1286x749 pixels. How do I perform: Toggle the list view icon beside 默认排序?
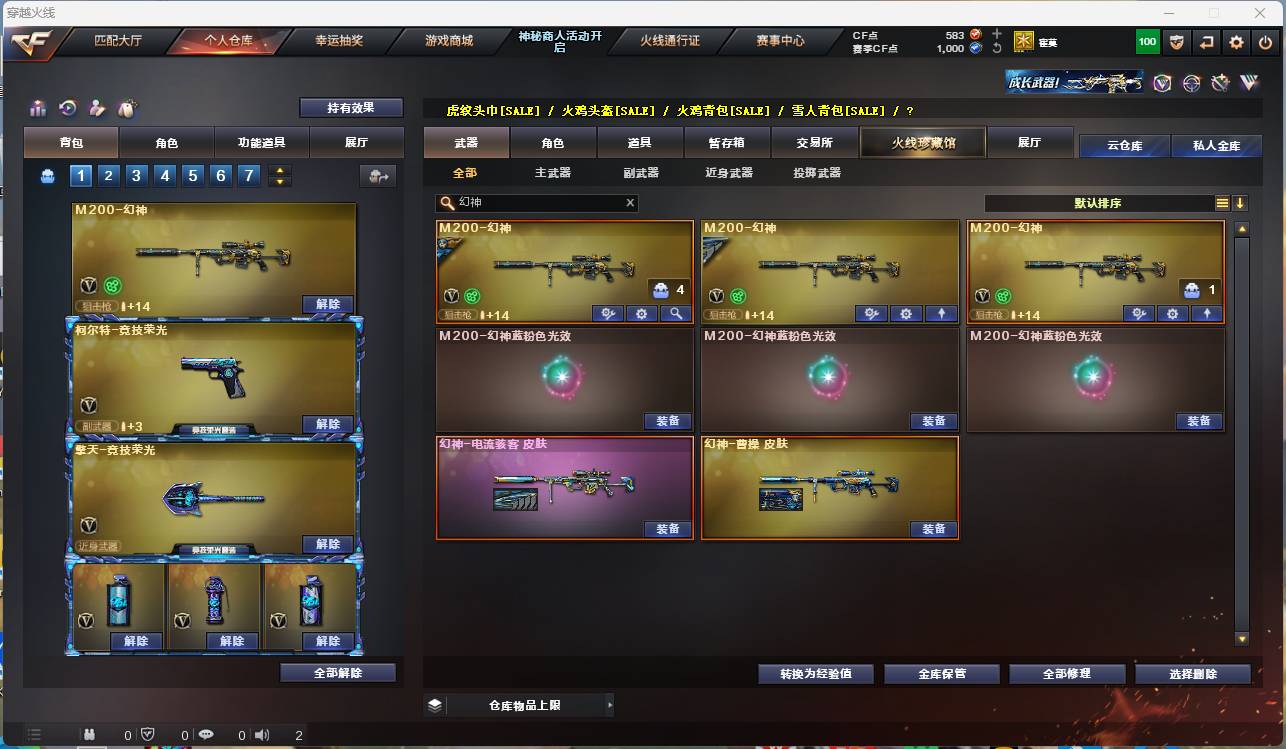(x=1222, y=202)
